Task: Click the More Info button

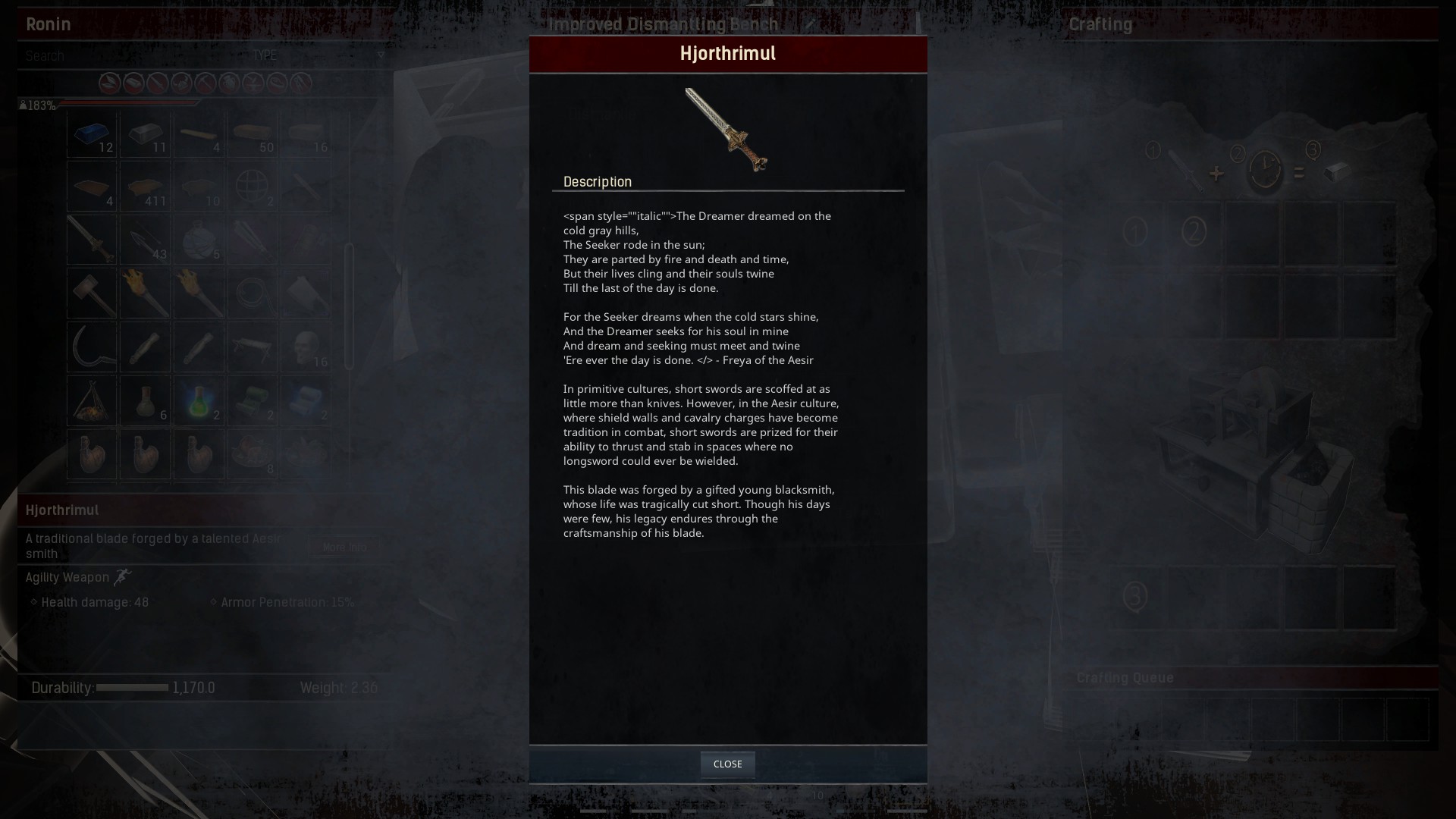Action: (x=345, y=547)
